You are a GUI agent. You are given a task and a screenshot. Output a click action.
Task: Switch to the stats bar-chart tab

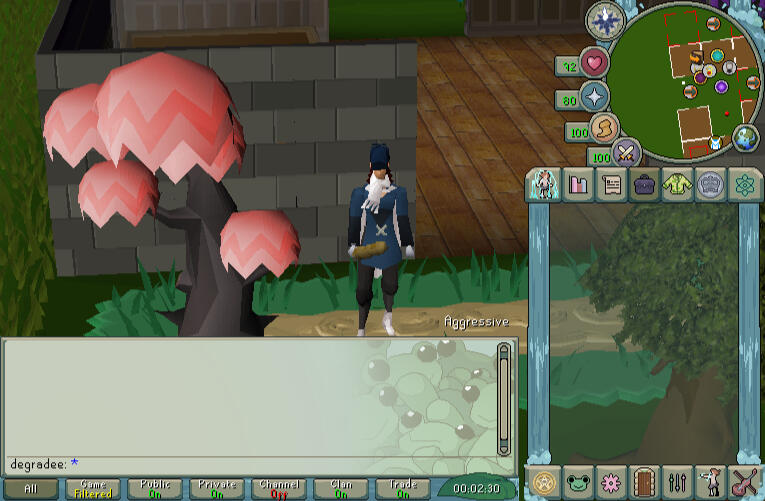(x=578, y=184)
